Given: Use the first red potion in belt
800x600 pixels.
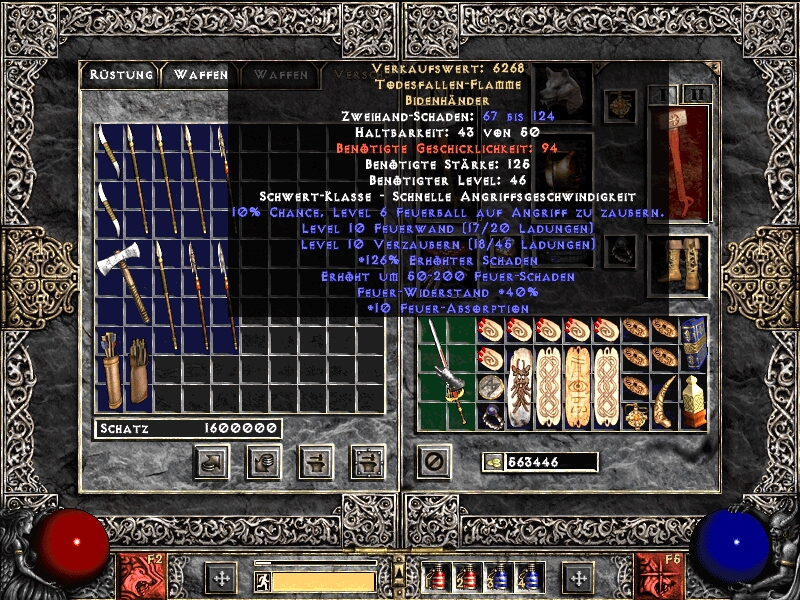Looking at the screenshot, I should 433,578.
